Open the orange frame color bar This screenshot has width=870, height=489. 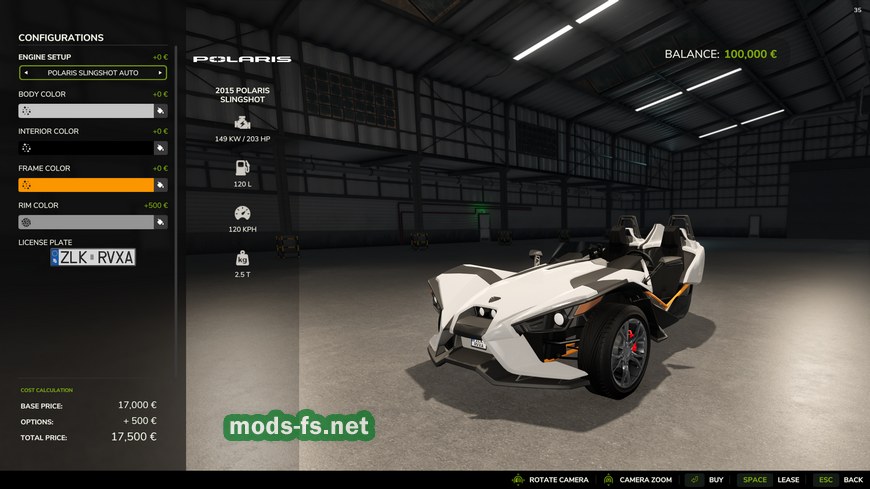point(86,185)
